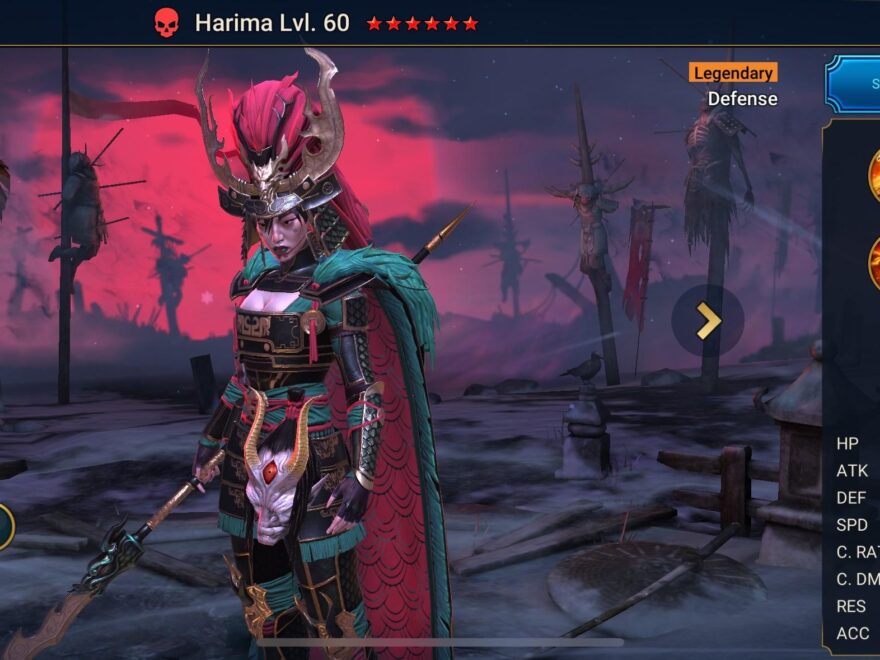Click the gold-ringed round button at left edge
This screenshot has width=880, height=660.
[4, 527]
